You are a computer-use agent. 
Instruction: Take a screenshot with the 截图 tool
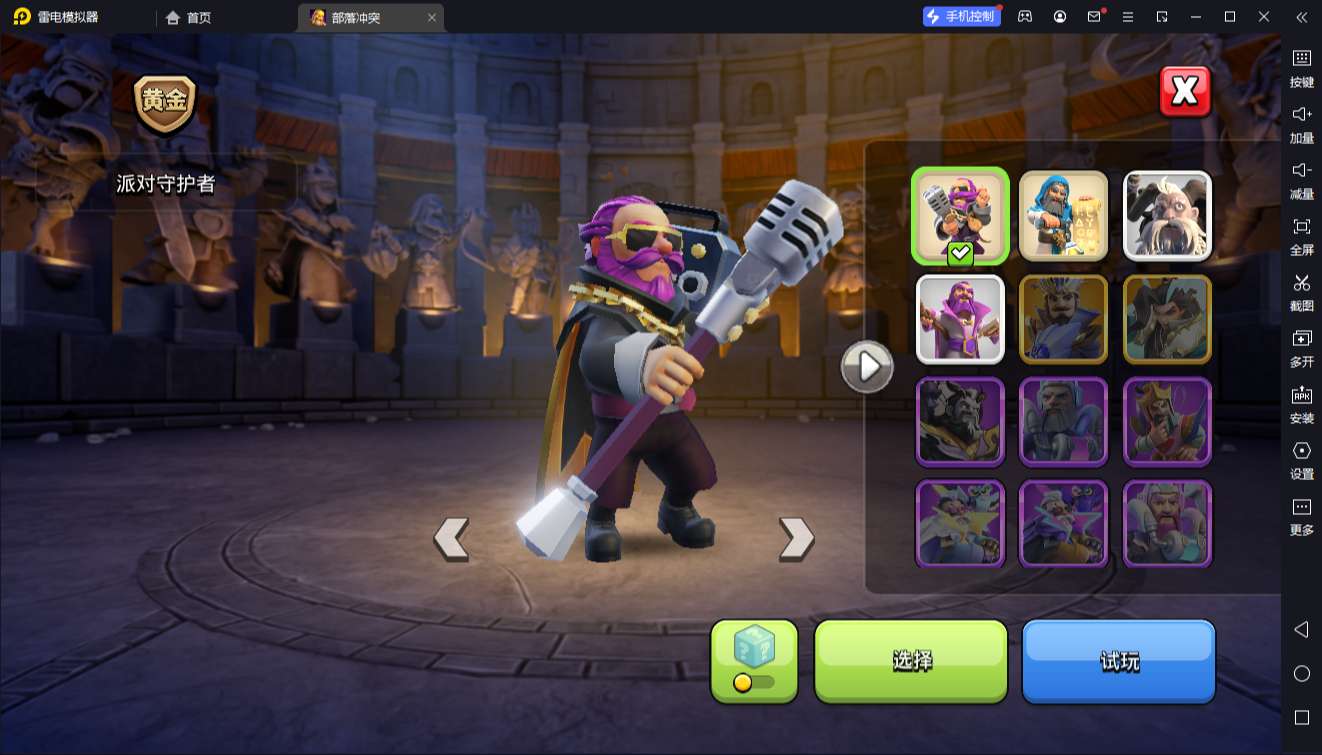pos(1301,291)
